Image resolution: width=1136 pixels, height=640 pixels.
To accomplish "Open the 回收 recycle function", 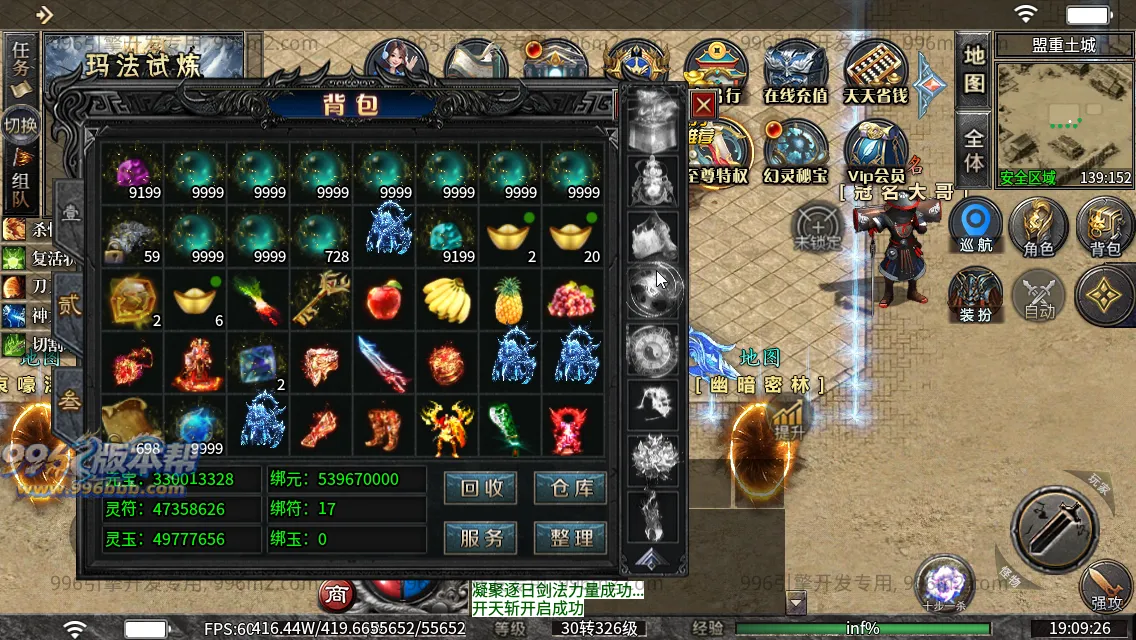I will (480, 488).
